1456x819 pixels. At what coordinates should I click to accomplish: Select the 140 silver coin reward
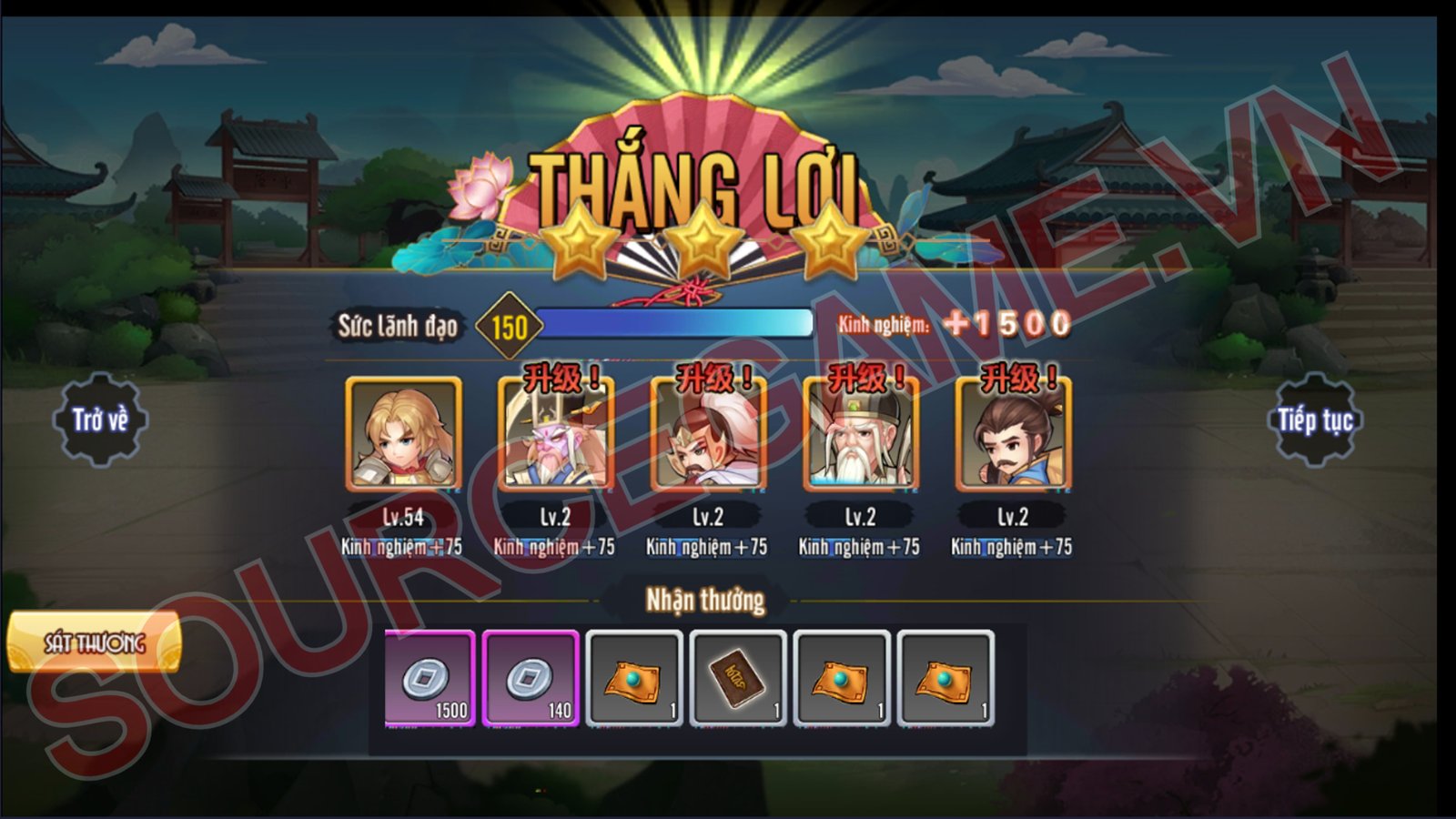(x=531, y=678)
